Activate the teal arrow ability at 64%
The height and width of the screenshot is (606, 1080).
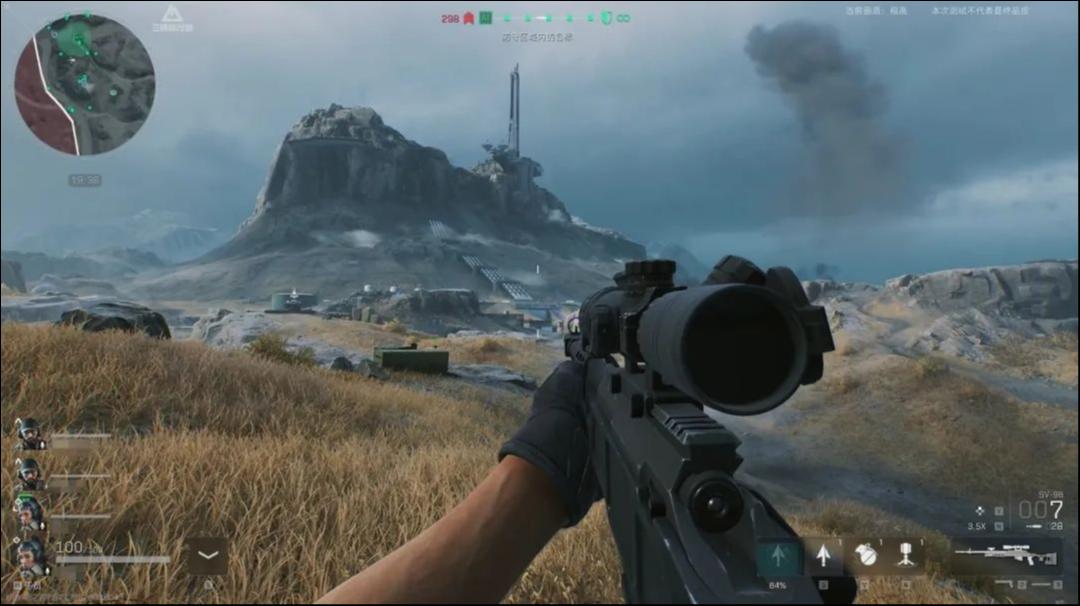[778, 558]
